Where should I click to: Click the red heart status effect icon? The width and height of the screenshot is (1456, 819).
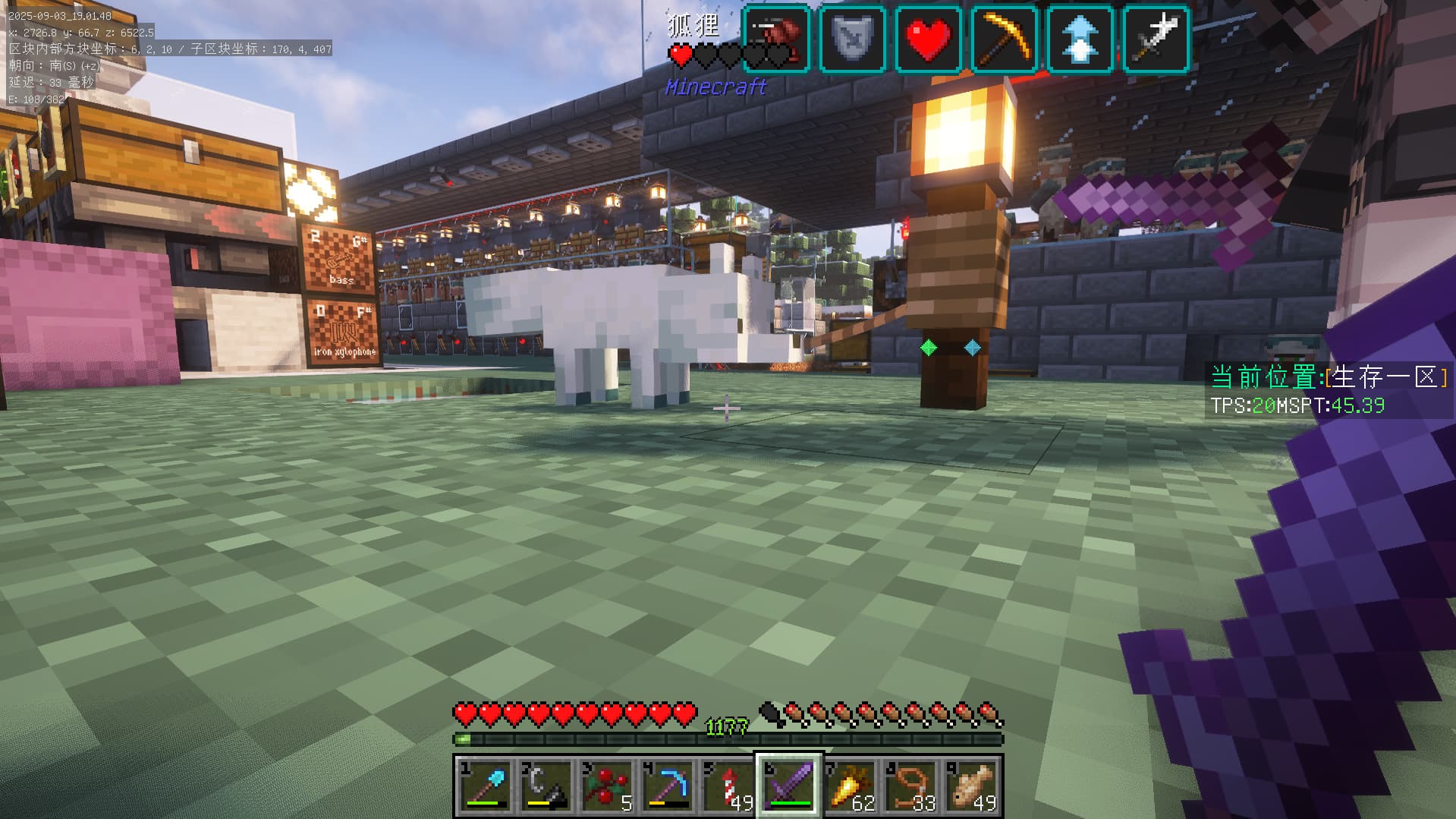(928, 39)
